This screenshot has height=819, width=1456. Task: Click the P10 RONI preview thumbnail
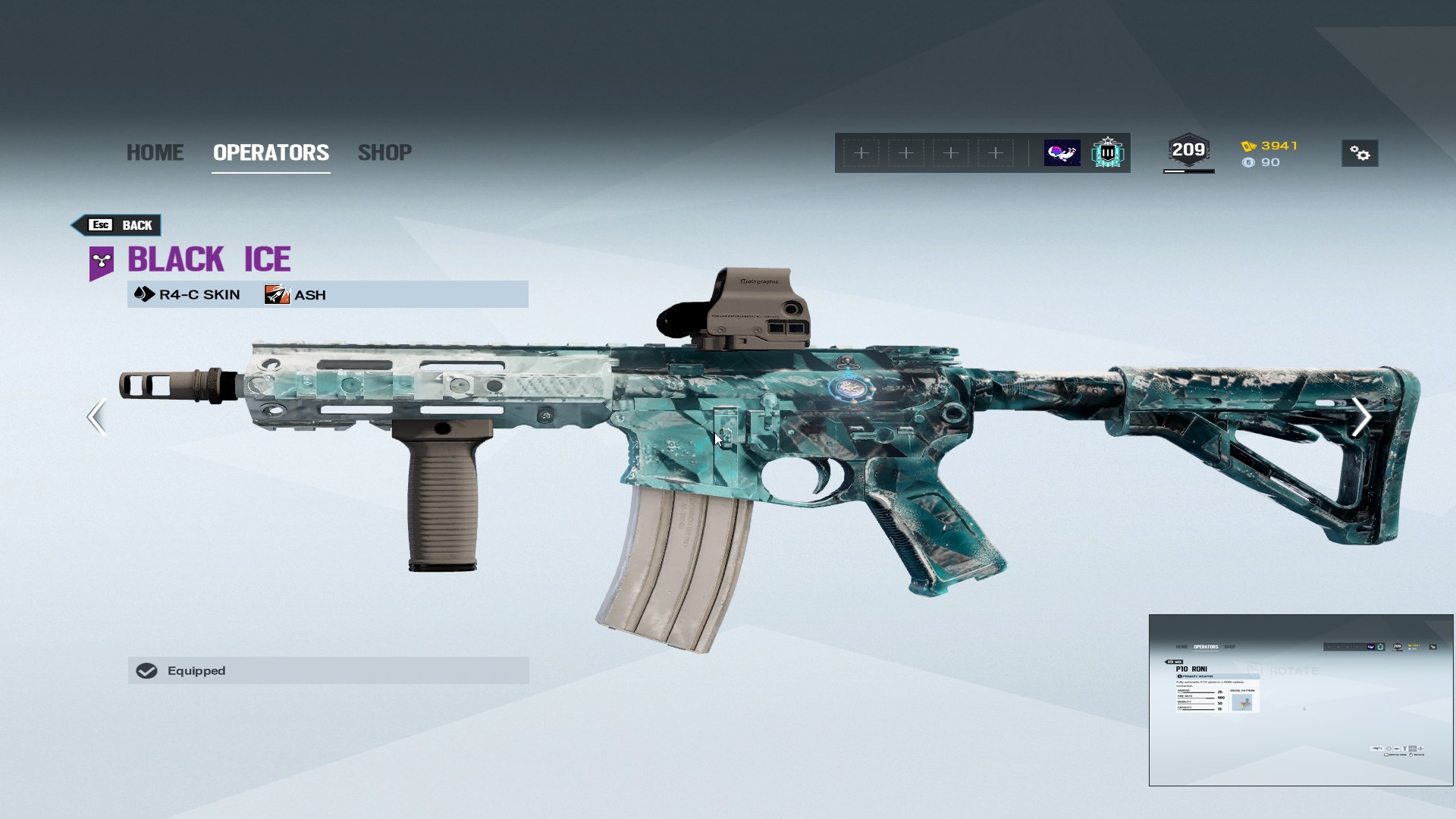click(1301, 699)
